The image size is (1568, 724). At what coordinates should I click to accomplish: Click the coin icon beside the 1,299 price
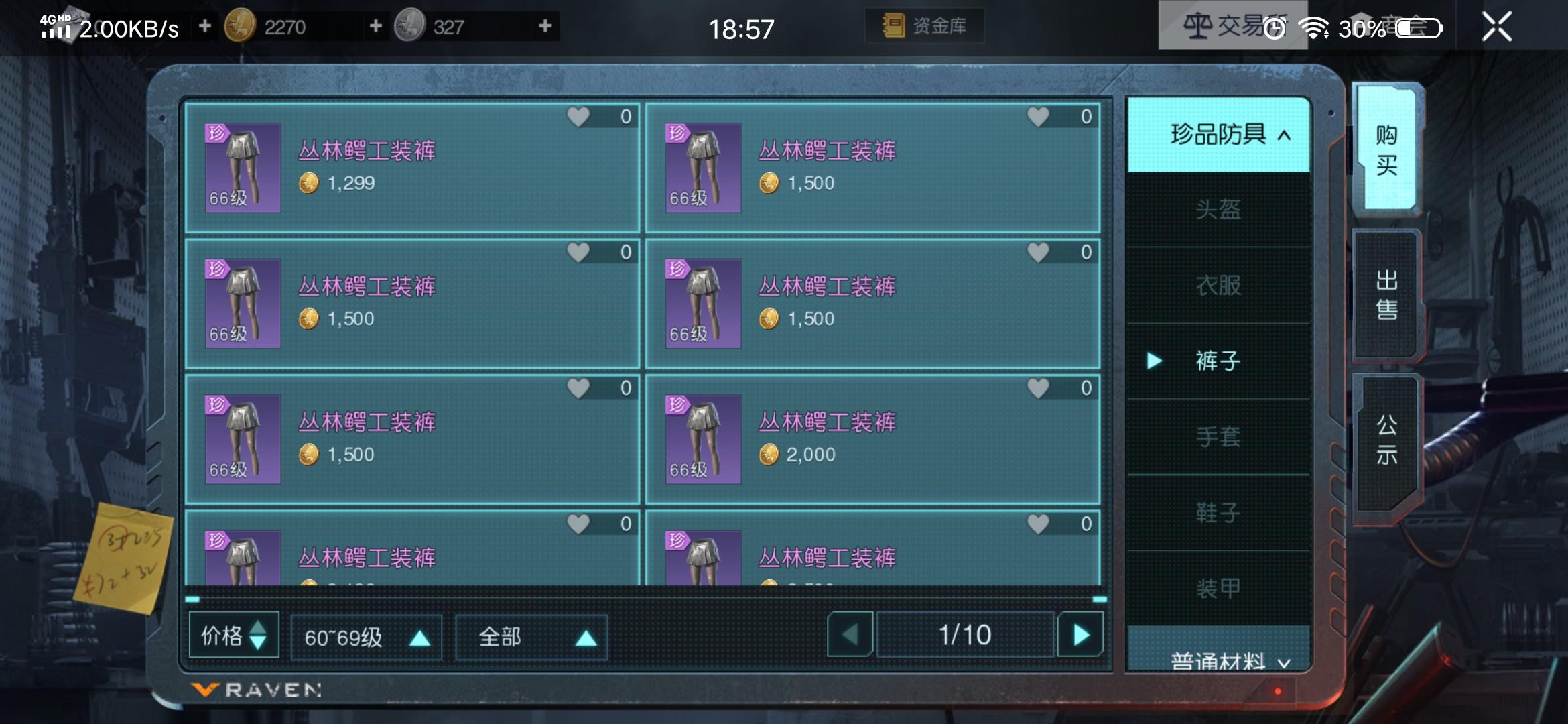click(x=310, y=183)
